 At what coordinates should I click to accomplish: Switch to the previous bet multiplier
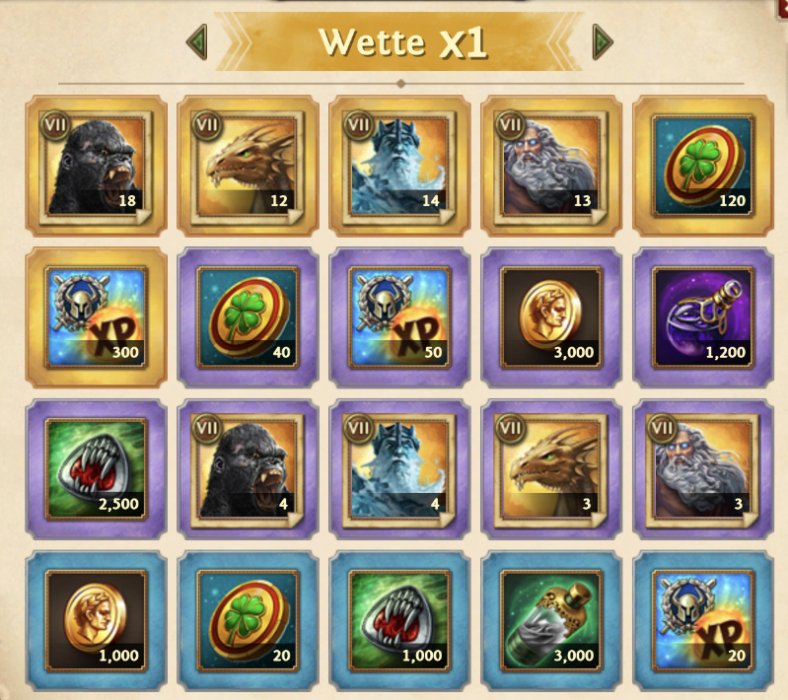tap(197, 42)
